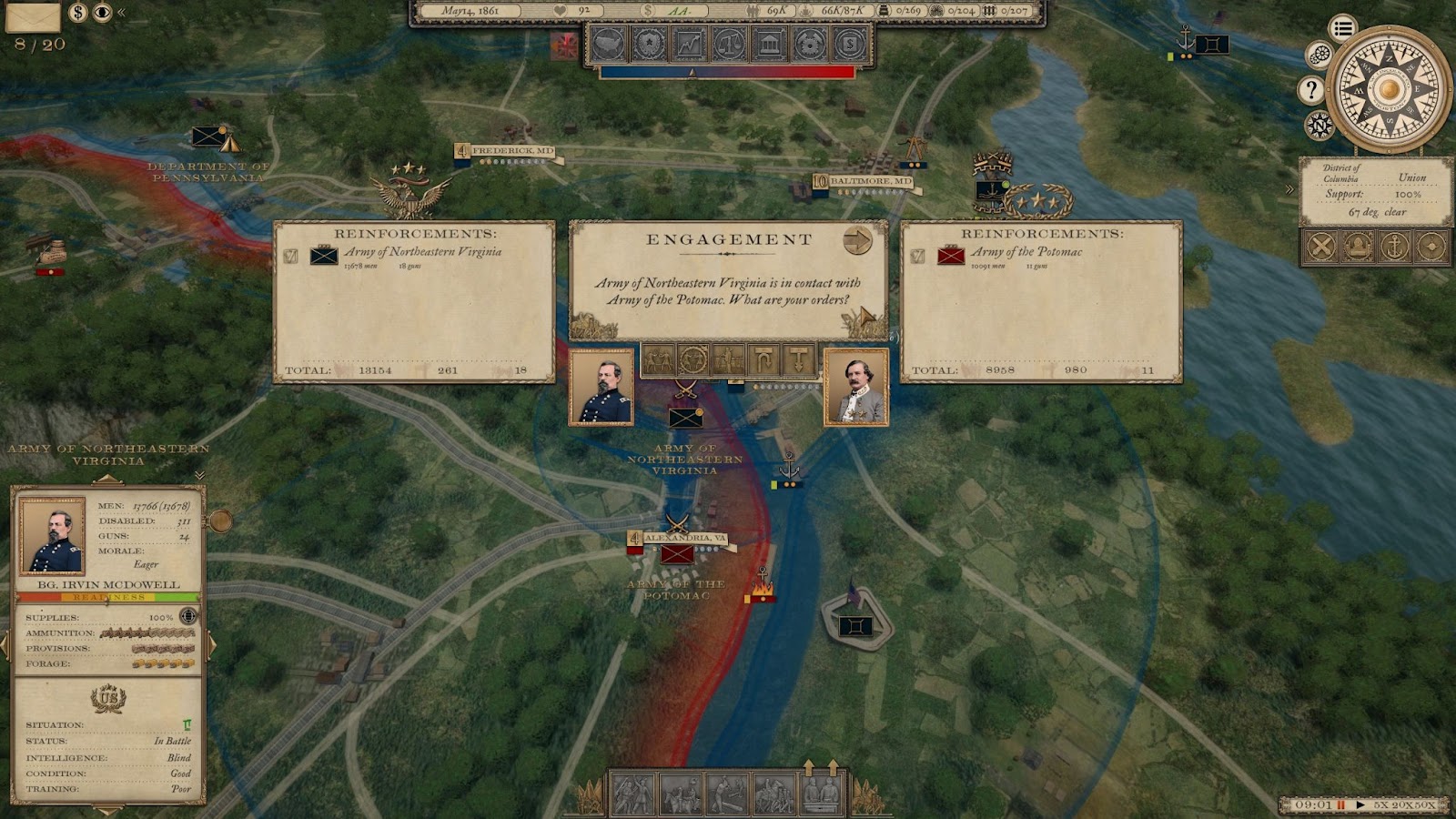Viewport: 1456px width, 819px height.
Task: Toggle the anchor naval map filter
Action: point(1394,247)
